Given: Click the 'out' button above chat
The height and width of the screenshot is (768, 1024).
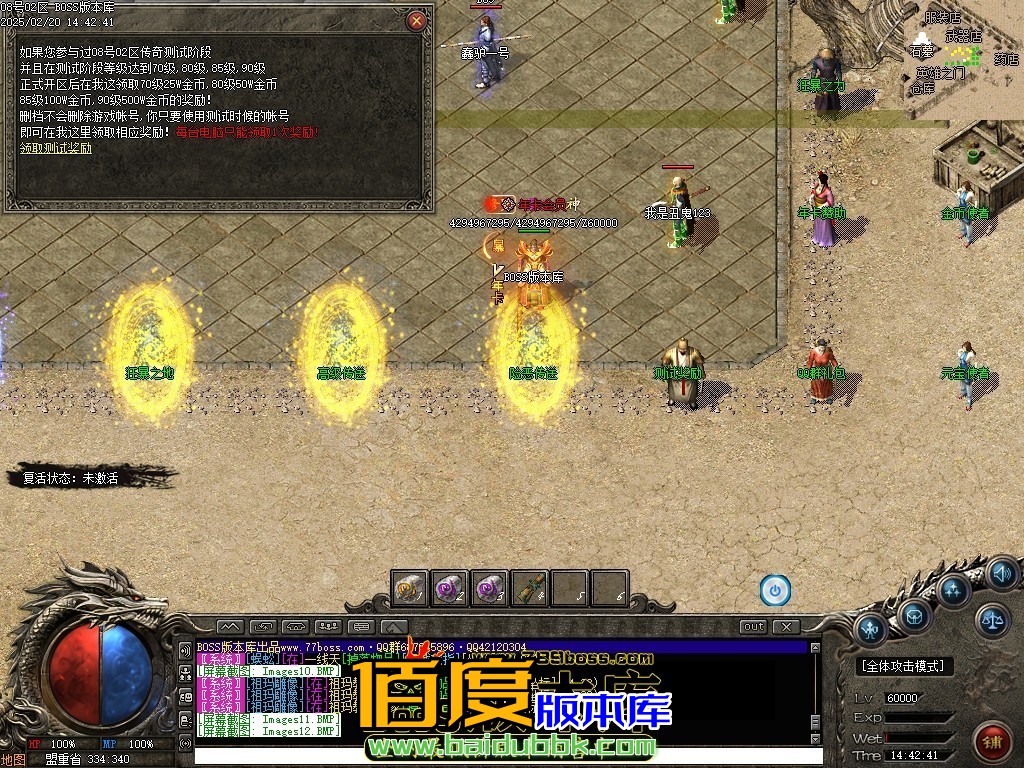Looking at the screenshot, I should point(754,627).
